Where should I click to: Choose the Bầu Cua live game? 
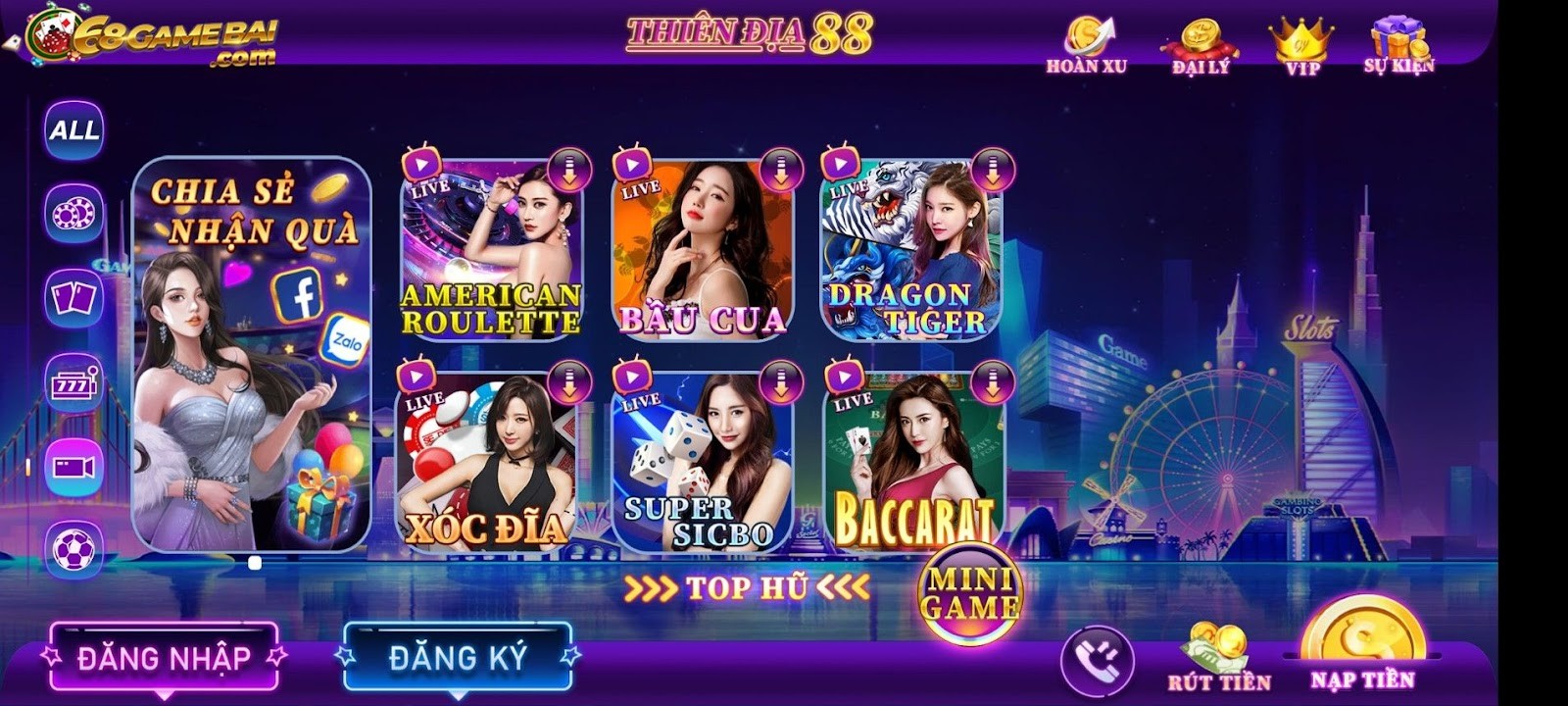(702, 250)
